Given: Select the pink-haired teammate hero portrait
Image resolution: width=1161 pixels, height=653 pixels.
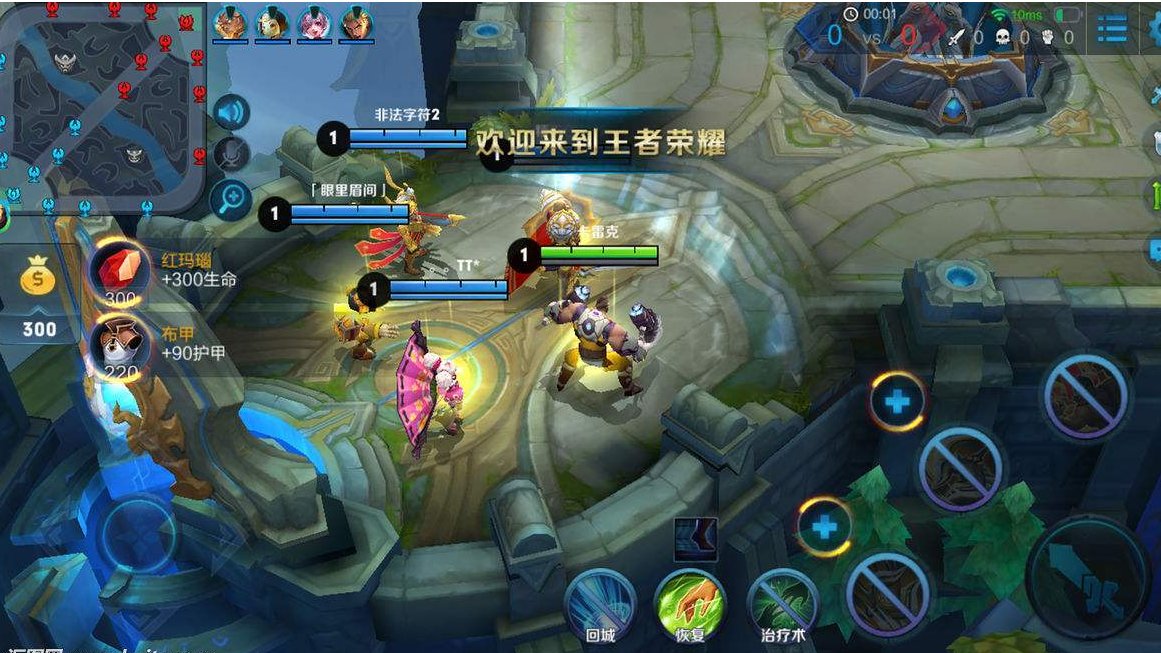Looking at the screenshot, I should (314, 22).
